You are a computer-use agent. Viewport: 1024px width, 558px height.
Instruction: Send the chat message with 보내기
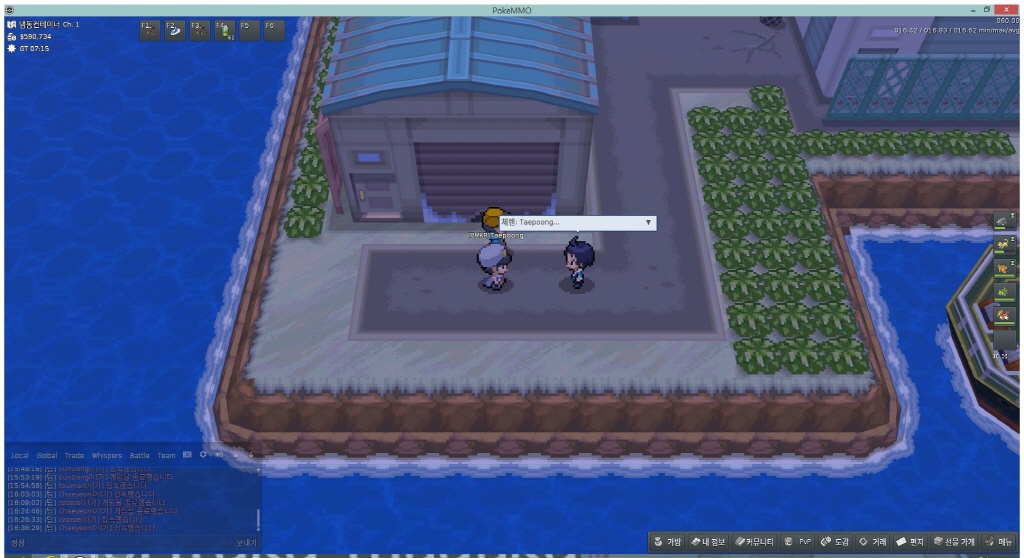tap(246, 542)
